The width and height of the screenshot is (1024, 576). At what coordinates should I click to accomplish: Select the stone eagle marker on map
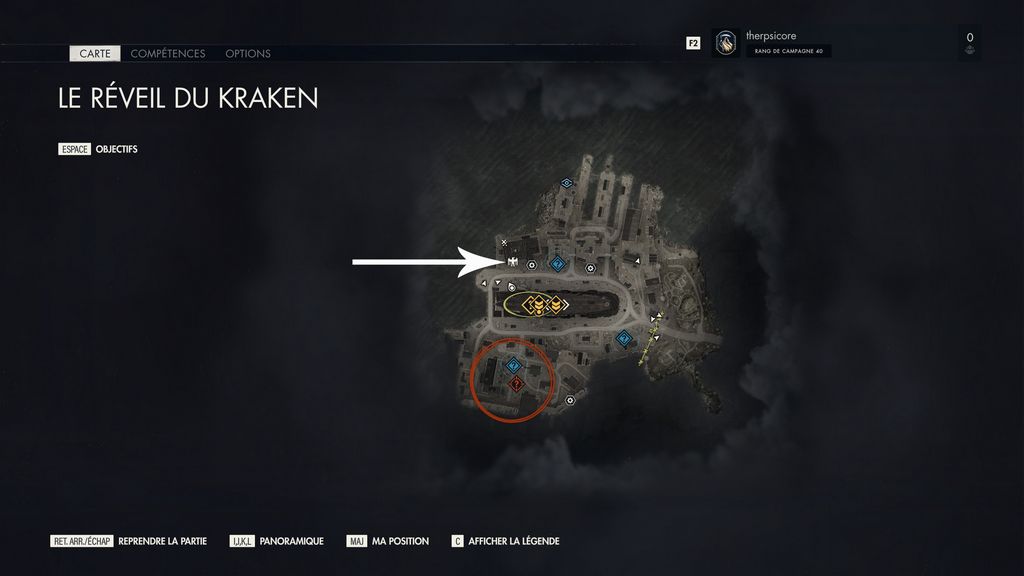[512, 263]
